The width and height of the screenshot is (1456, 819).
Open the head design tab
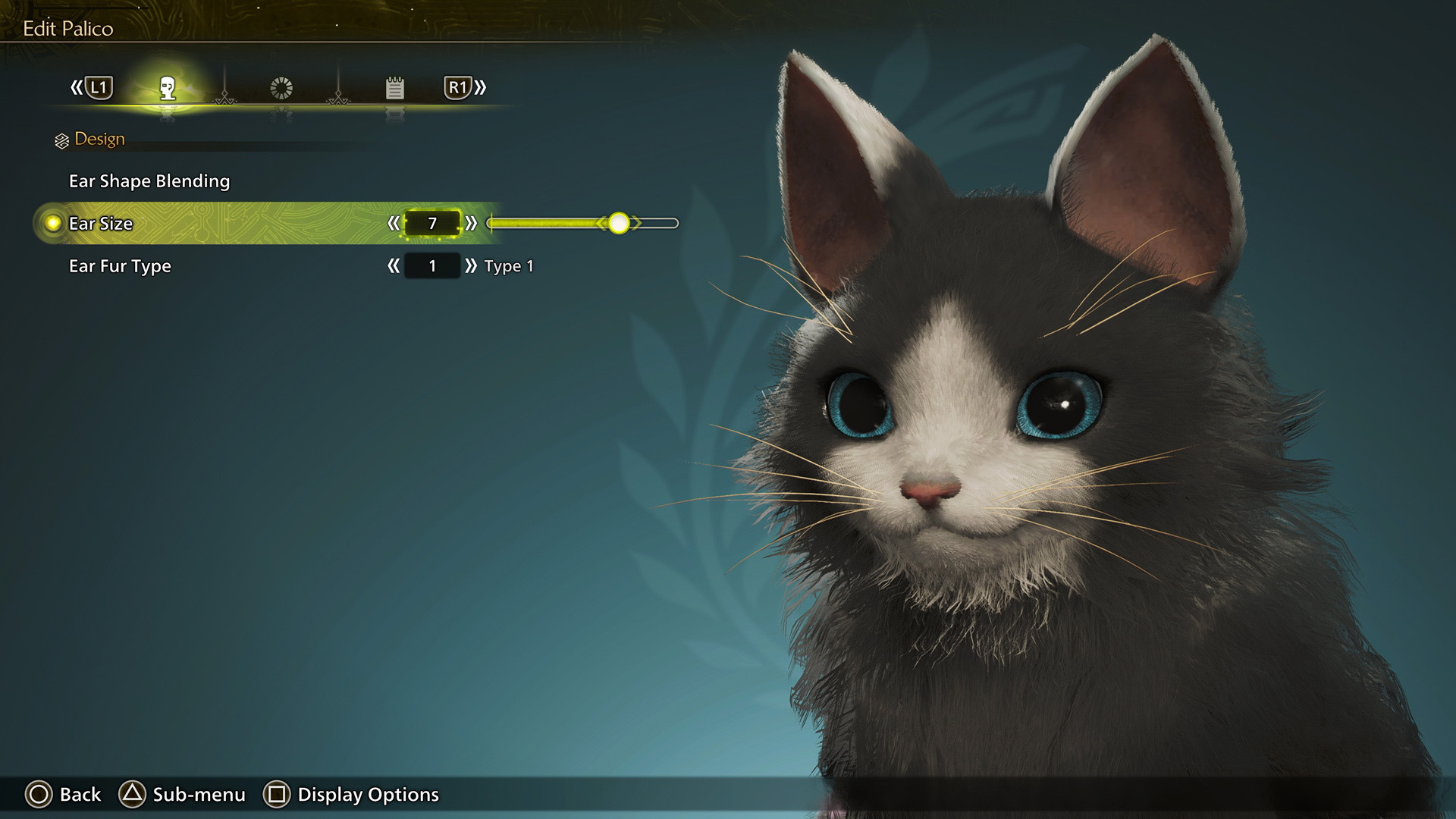pos(168,89)
